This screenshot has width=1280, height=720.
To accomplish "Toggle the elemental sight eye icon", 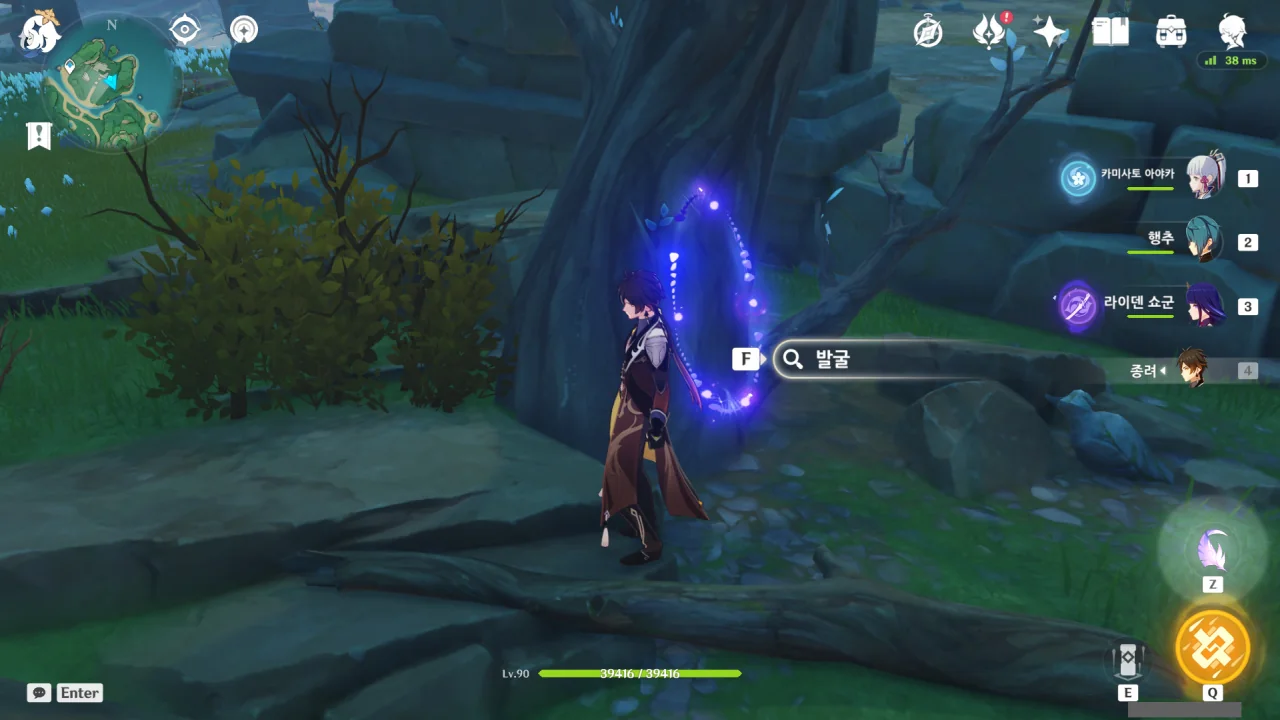I will point(185,30).
